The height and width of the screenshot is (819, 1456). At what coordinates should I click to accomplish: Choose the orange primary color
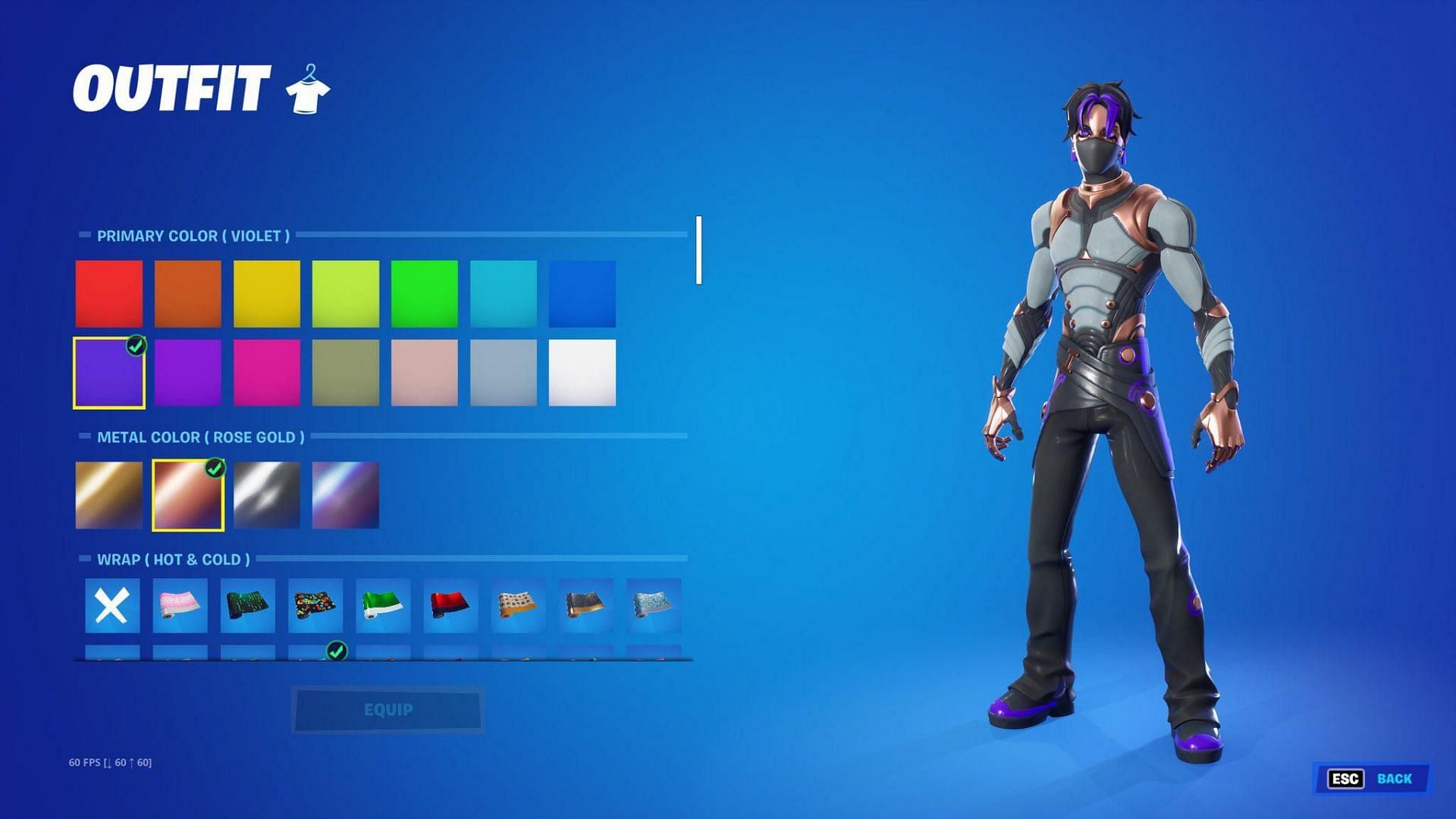(188, 293)
